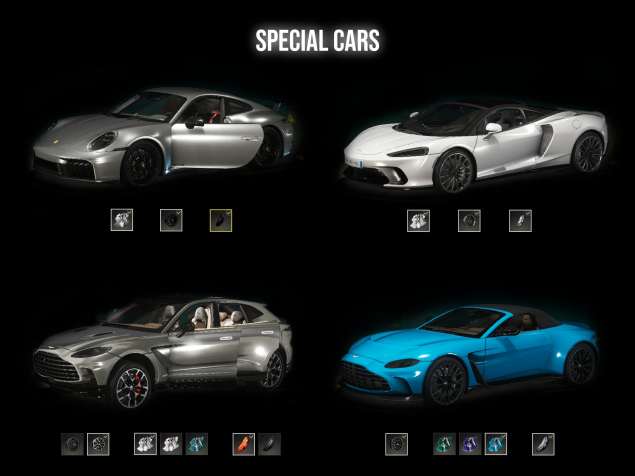Select the purple part icon under the blue convertible
635x476 pixels.
click(x=470, y=443)
